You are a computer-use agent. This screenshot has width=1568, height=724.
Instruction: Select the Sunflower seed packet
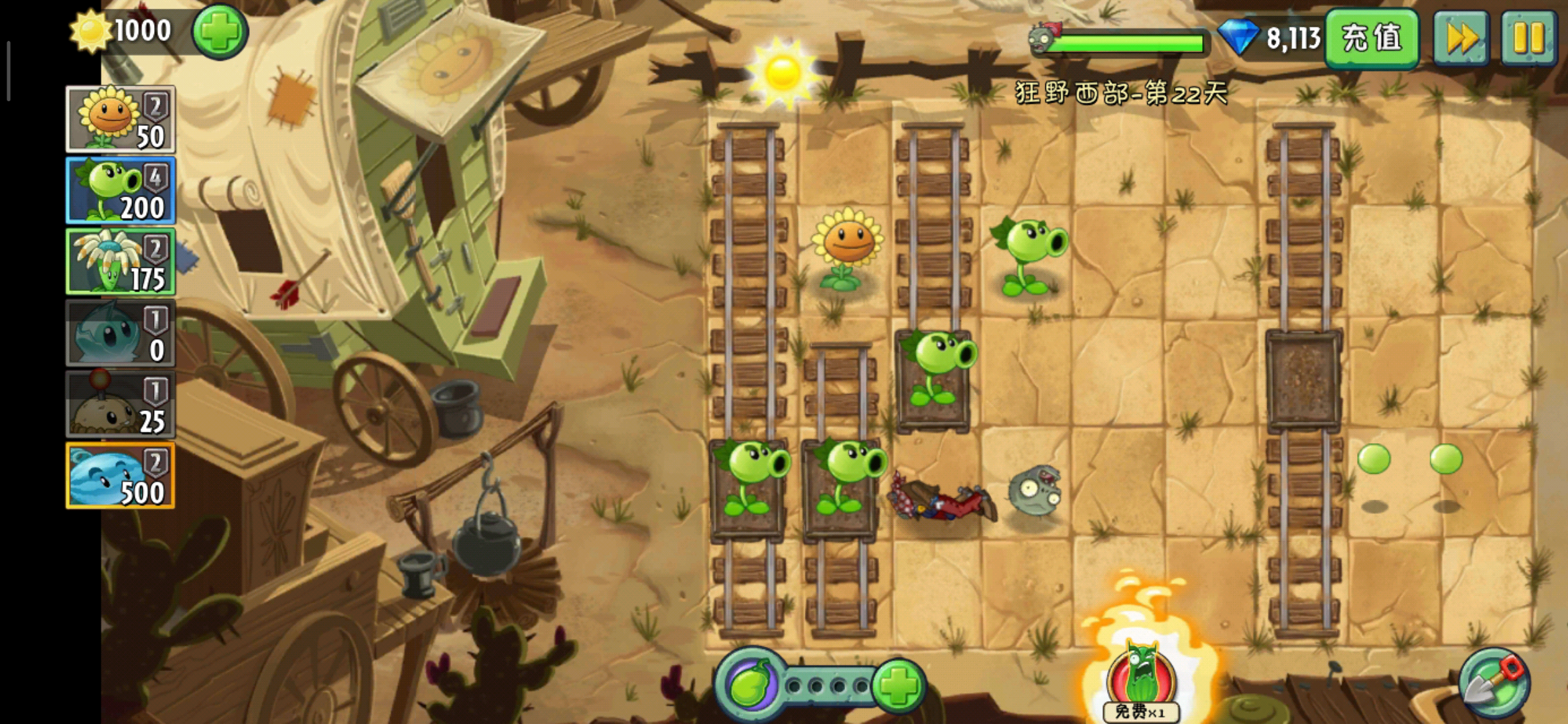pyautogui.click(x=121, y=119)
